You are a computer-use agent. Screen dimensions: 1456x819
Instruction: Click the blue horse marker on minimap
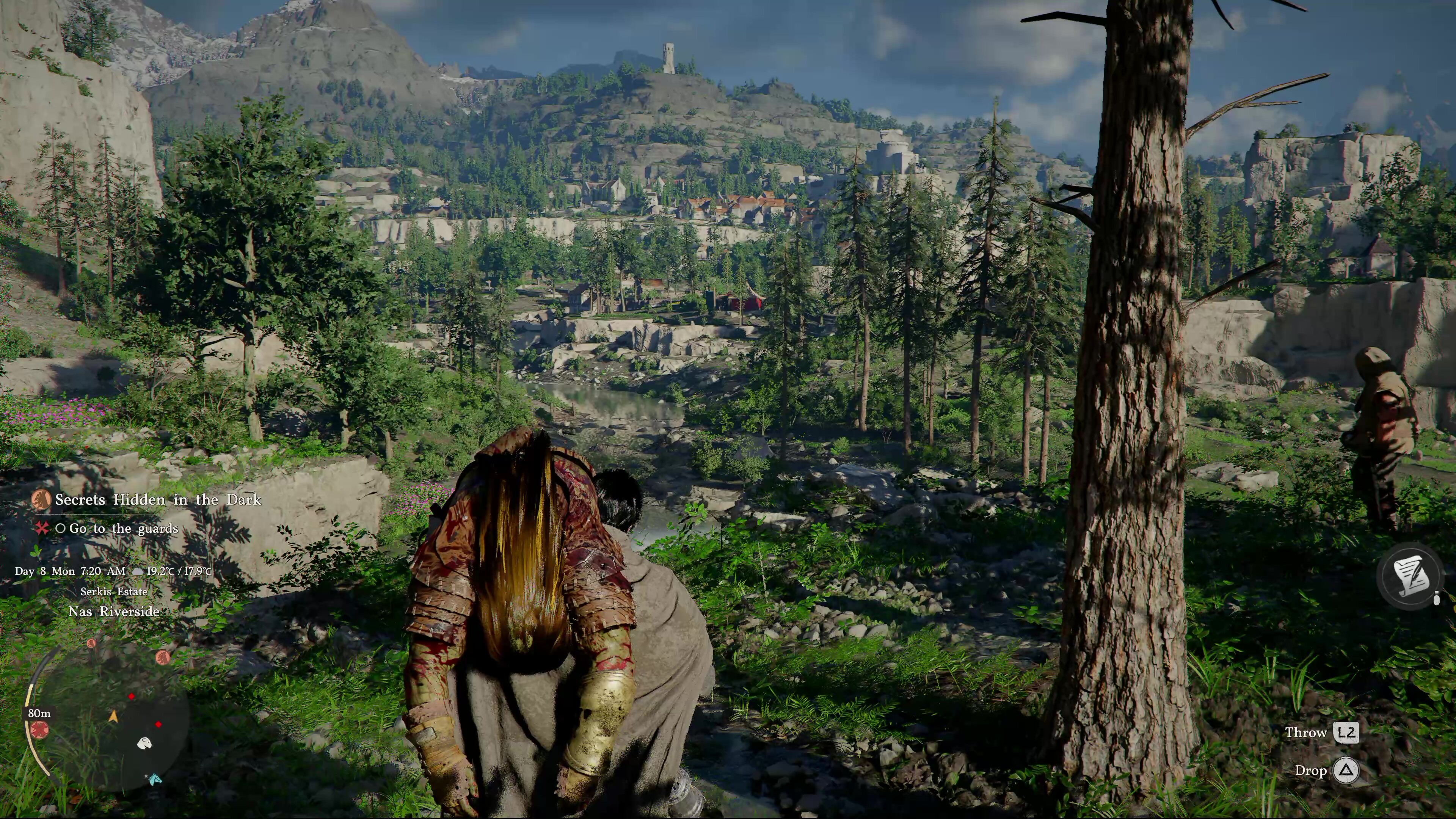pos(154,780)
